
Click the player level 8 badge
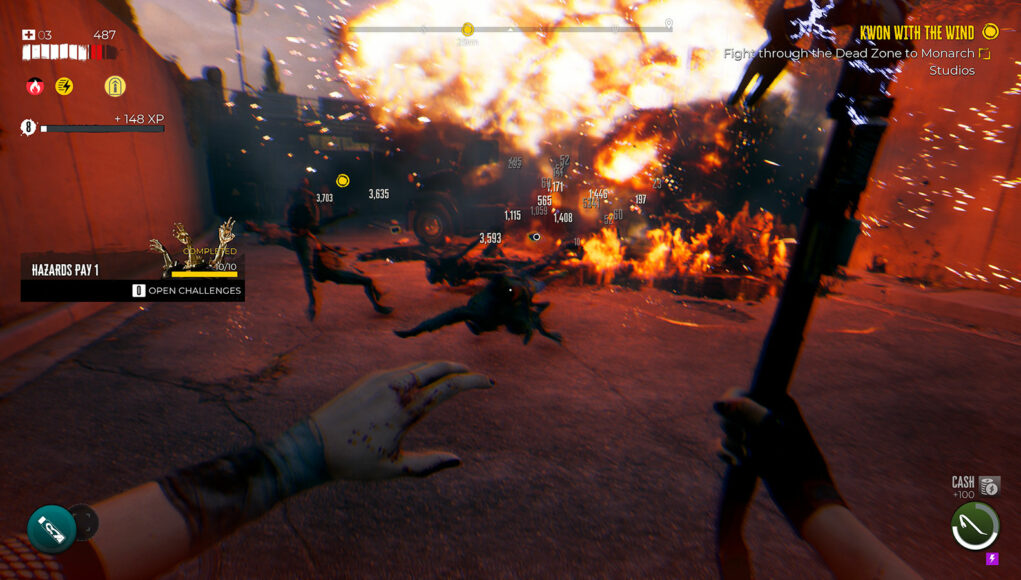(x=28, y=127)
